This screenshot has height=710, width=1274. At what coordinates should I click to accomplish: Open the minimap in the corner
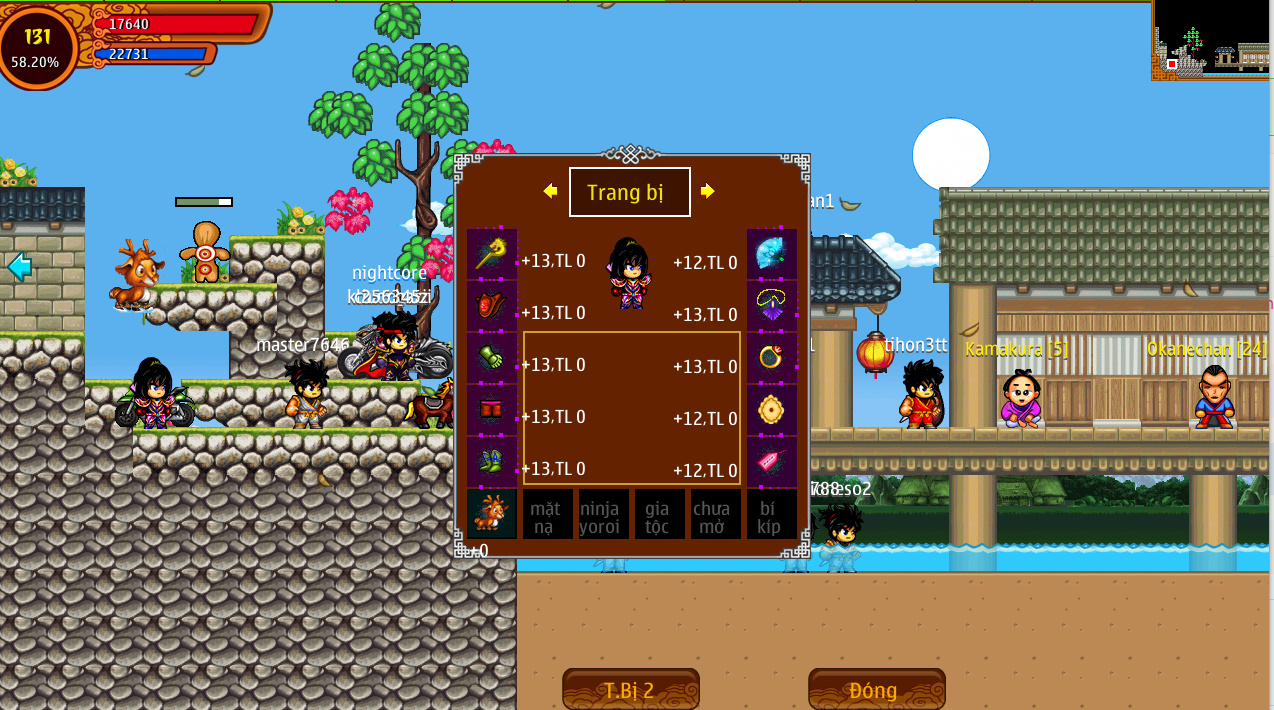1212,40
